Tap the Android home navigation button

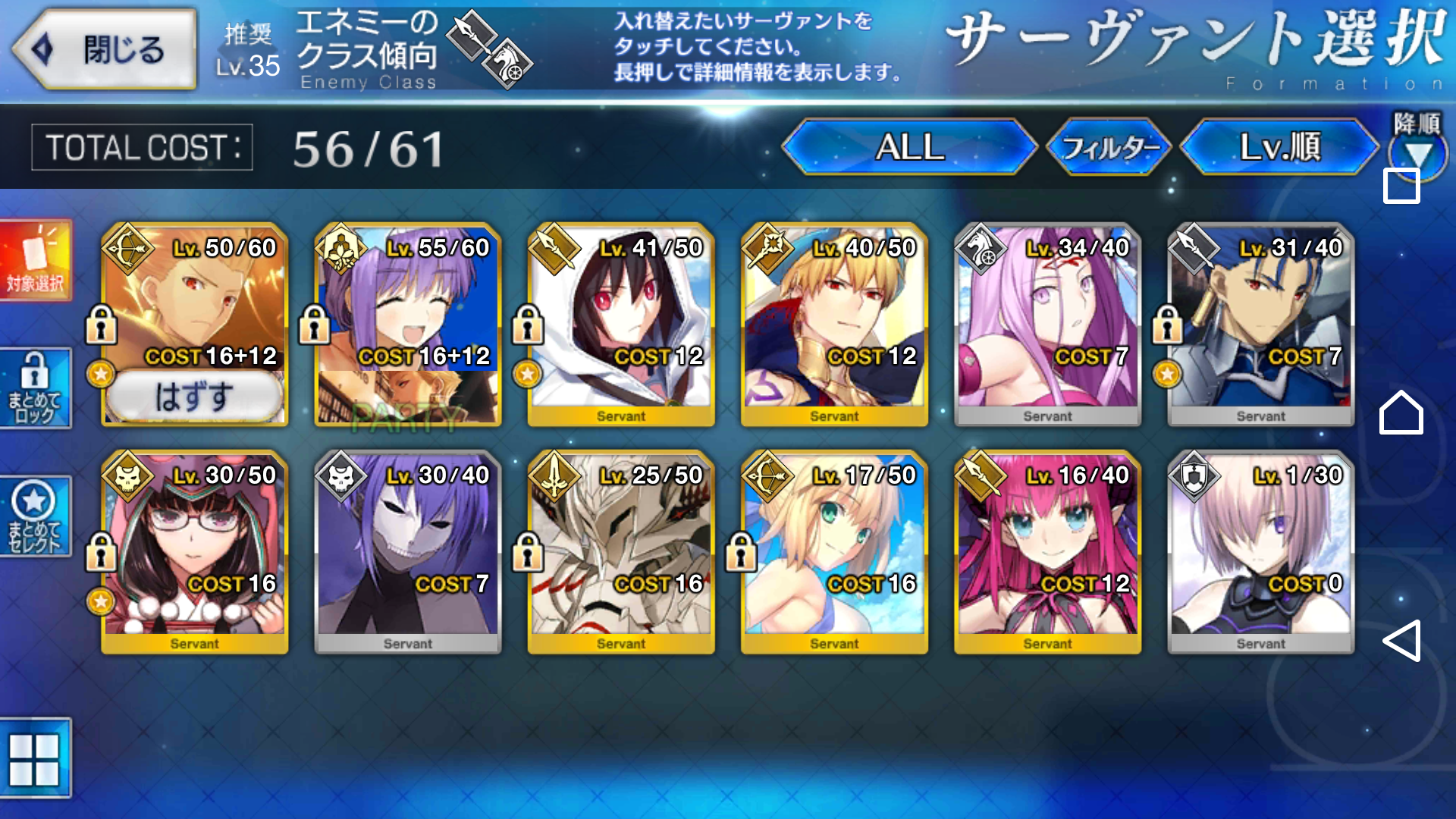(x=1401, y=413)
